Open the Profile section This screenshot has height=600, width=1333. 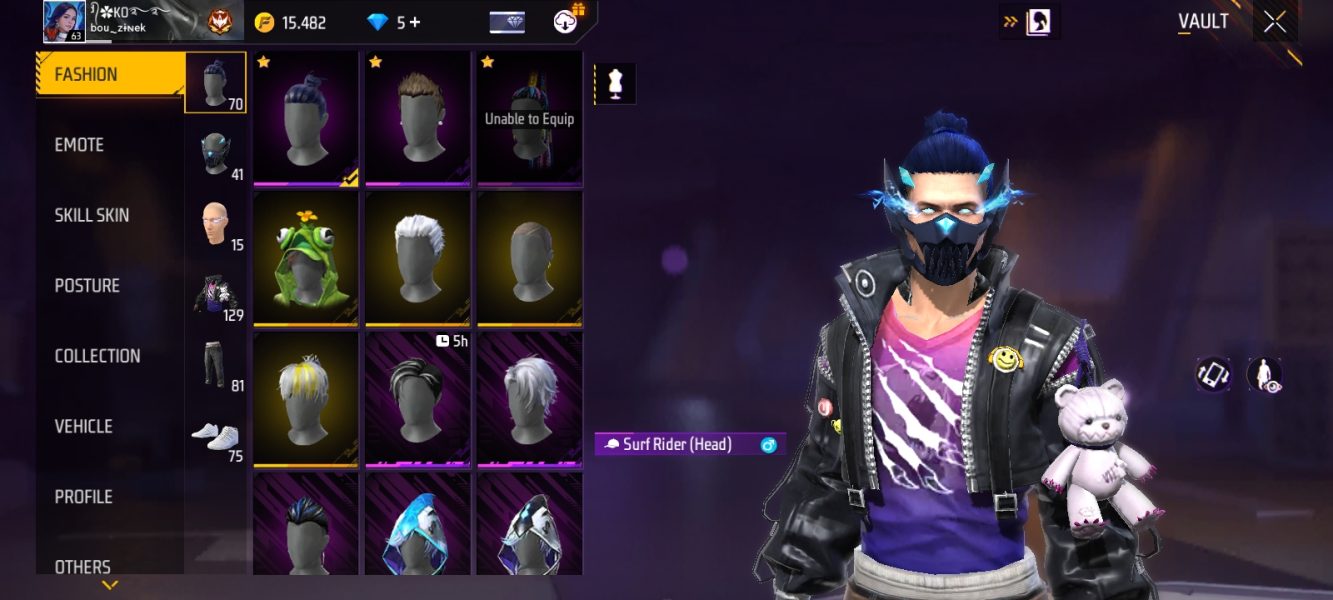coord(83,497)
